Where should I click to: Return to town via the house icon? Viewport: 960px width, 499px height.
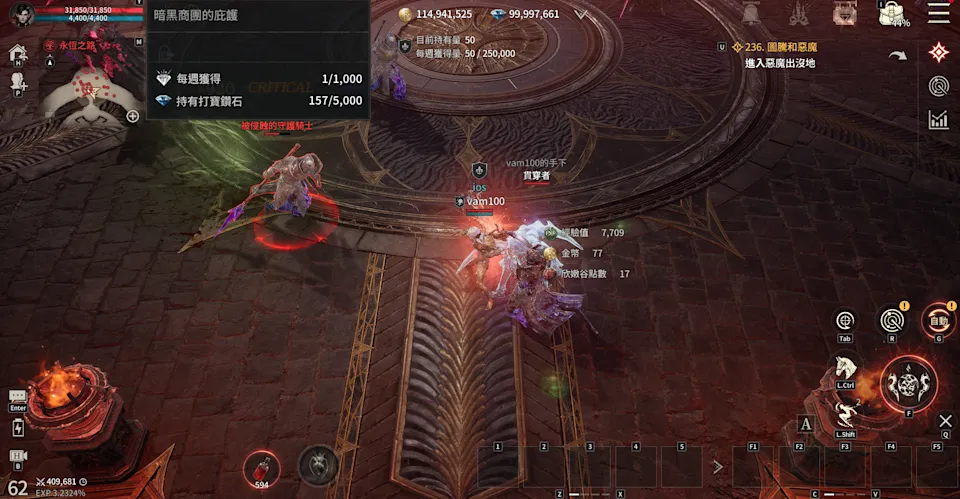pos(17,53)
